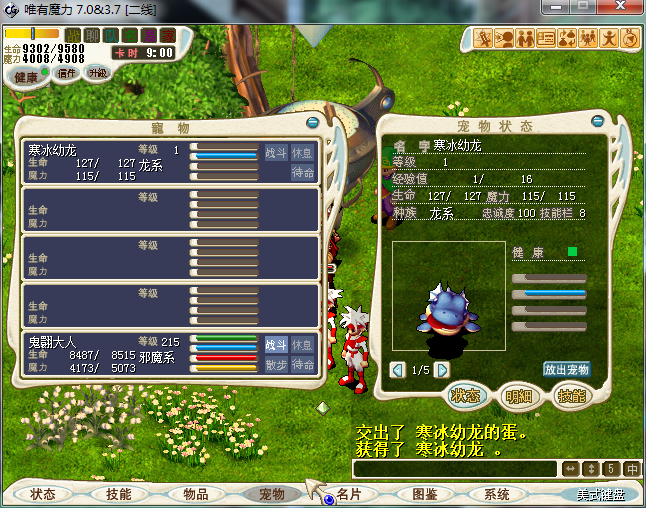Open 名片 (name cards) from bottom menu
Viewport: 646px width, 508px height.
coord(349,494)
